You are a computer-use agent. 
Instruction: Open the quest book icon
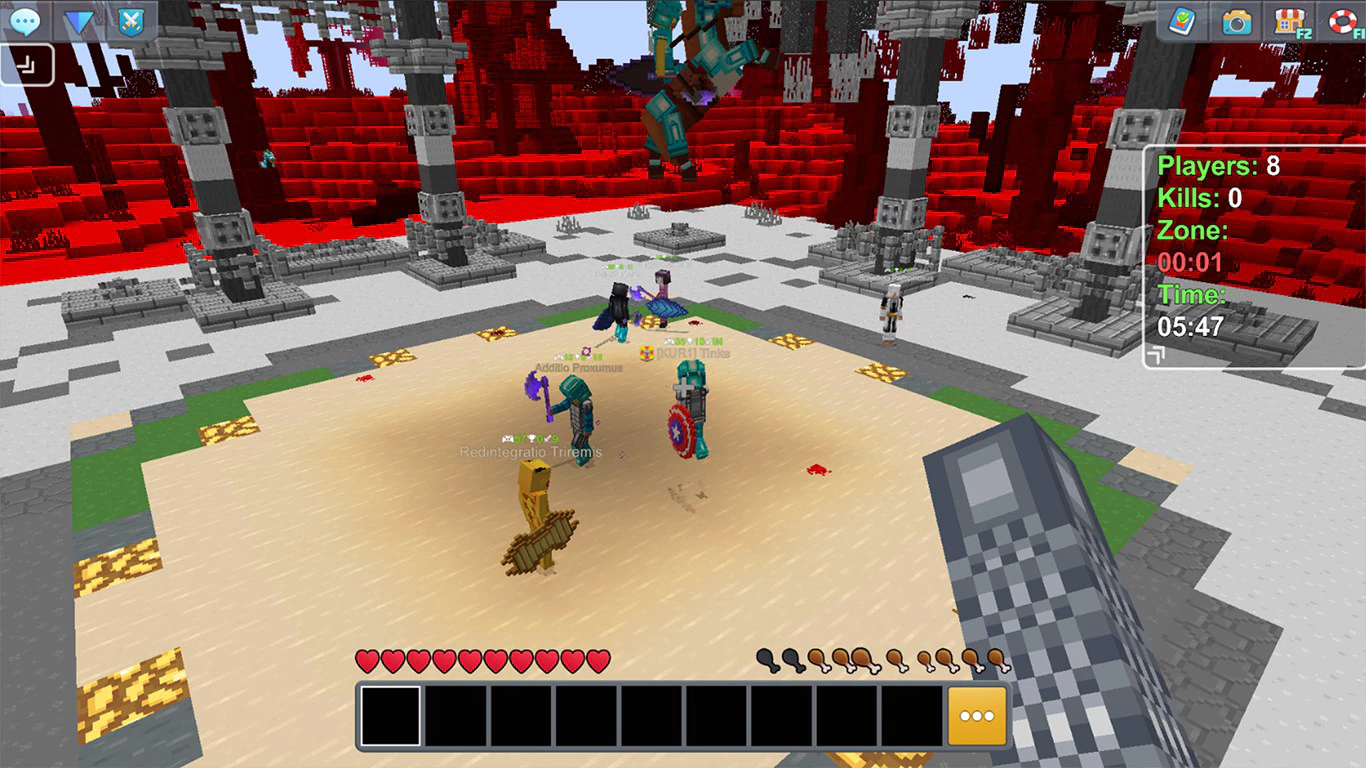(x=1183, y=20)
